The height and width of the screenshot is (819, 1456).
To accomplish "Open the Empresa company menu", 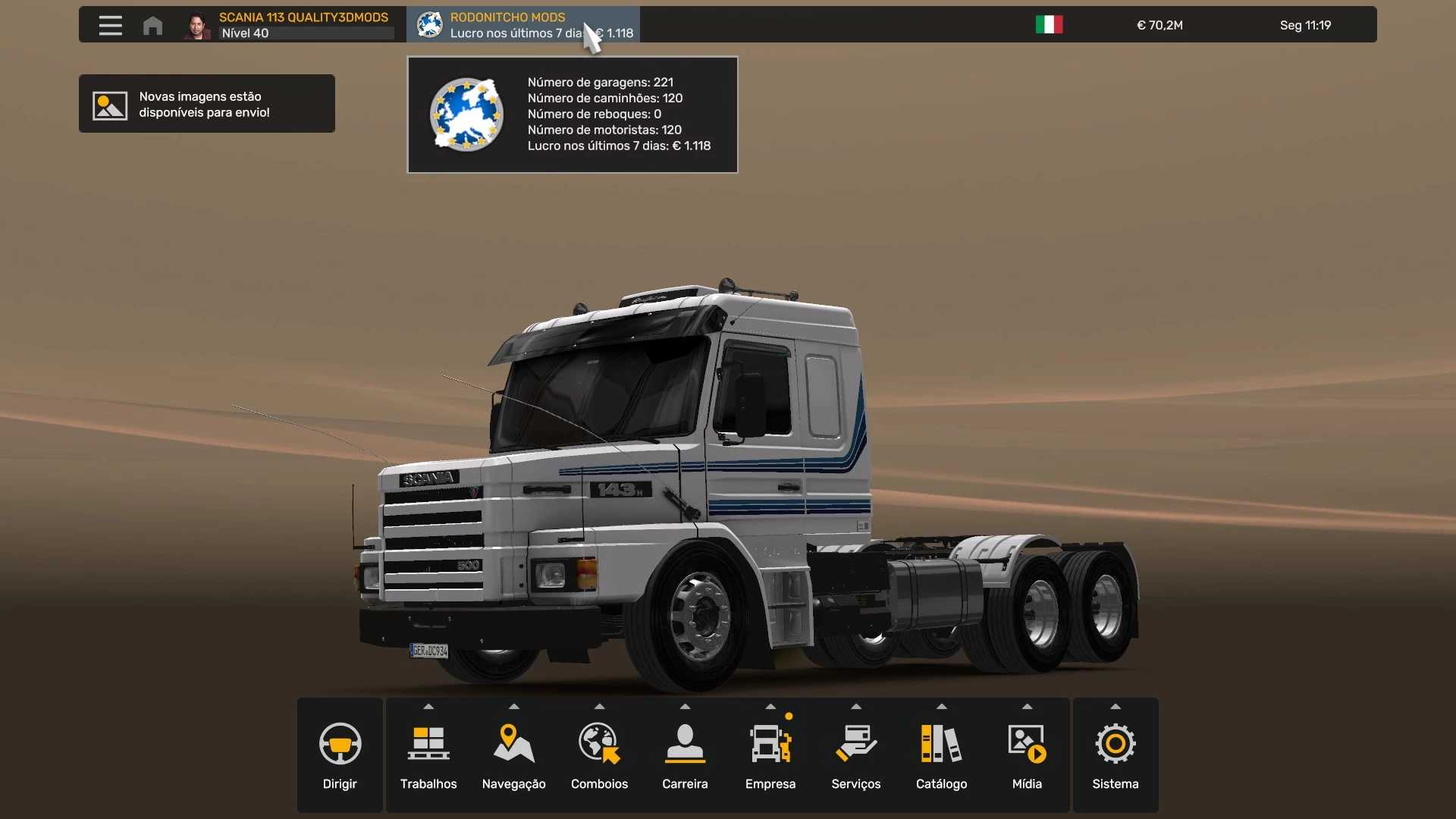I will [x=770, y=755].
